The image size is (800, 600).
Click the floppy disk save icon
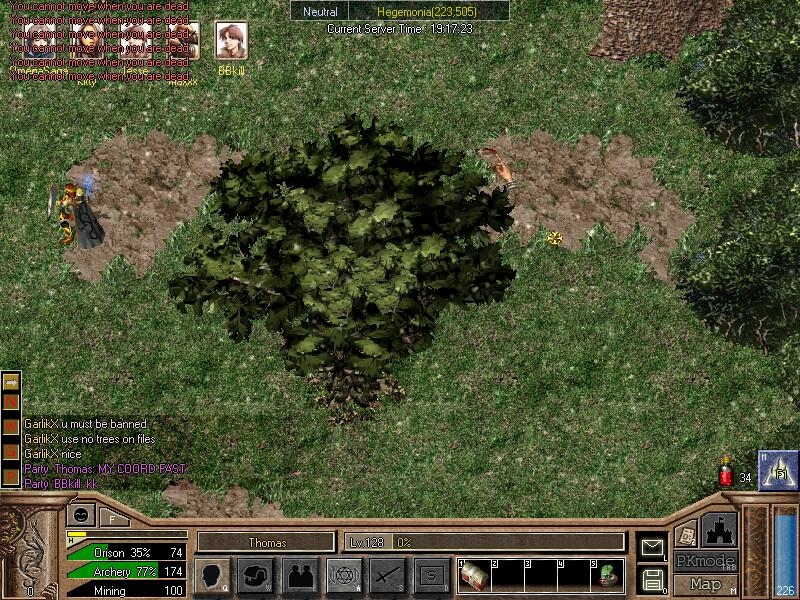tap(651, 578)
